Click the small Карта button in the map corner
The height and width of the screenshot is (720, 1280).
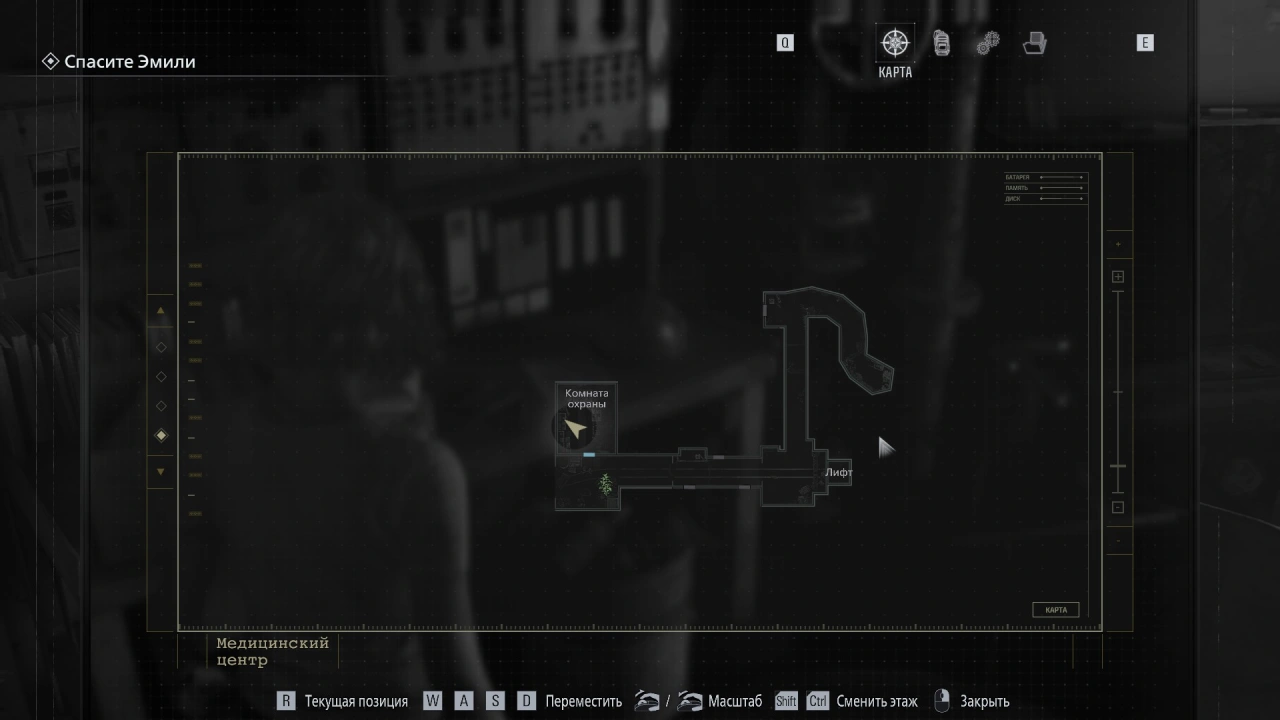point(1055,610)
